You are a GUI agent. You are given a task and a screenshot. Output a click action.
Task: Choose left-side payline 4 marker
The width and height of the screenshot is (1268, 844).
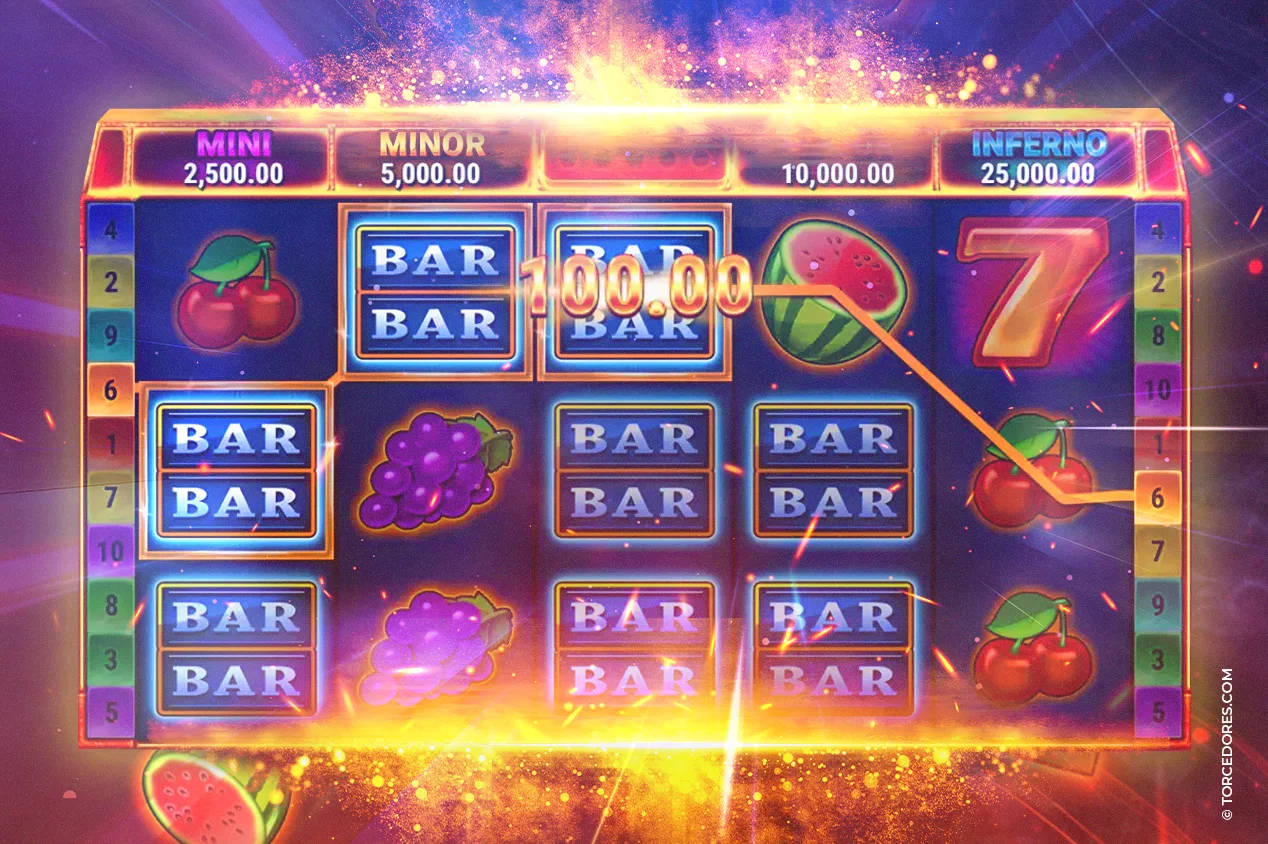[x=110, y=228]
